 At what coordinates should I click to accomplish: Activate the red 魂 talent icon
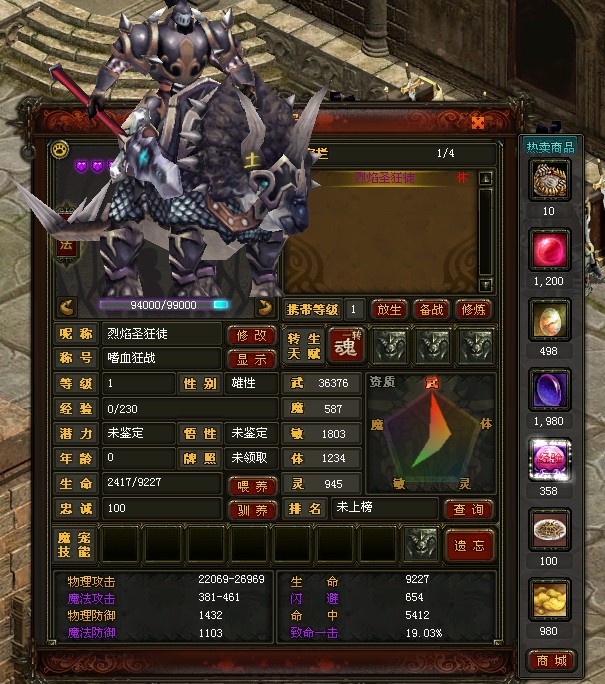click(345, 347)
